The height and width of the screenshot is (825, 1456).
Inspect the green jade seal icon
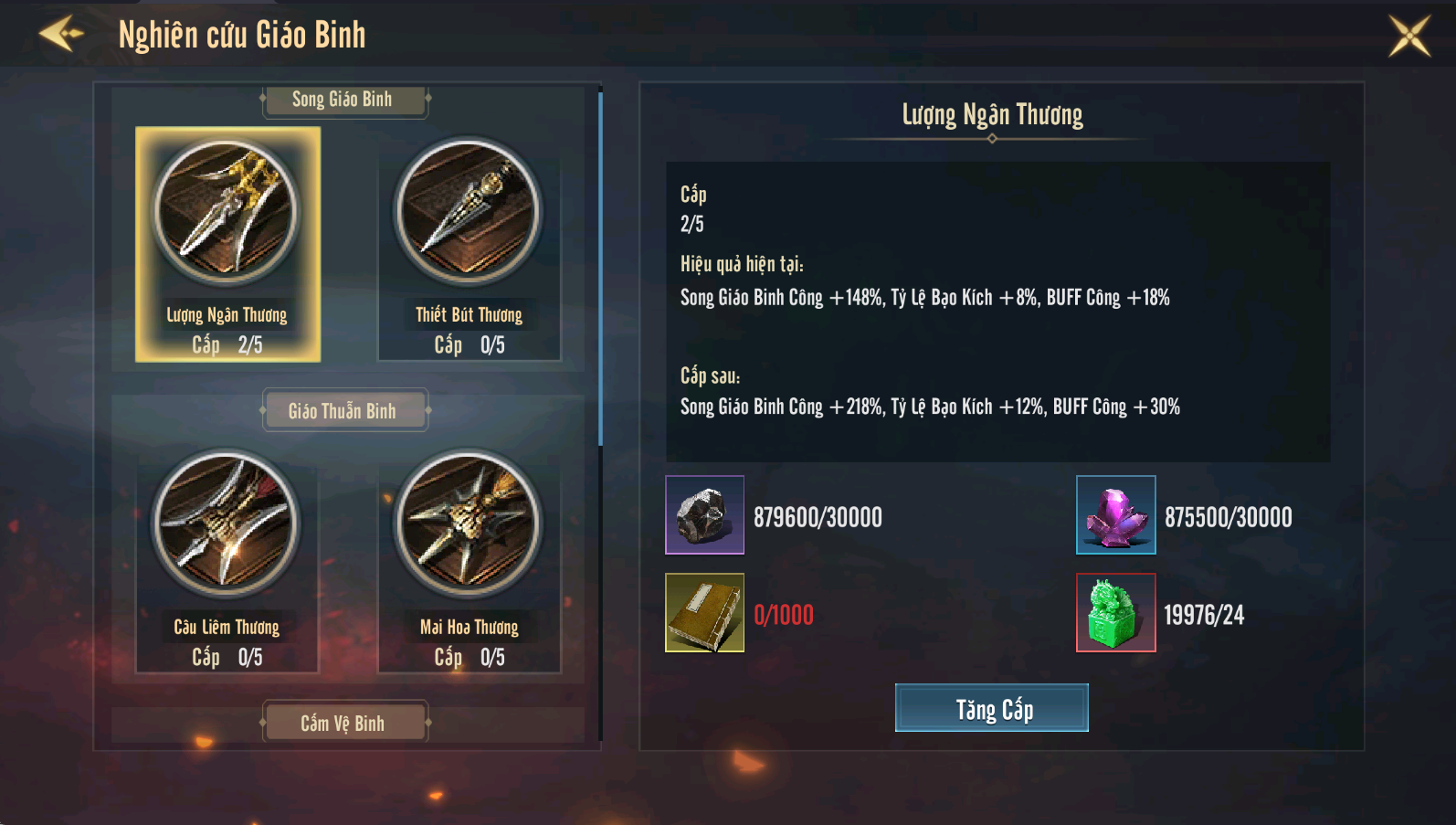coord(1115,612)
